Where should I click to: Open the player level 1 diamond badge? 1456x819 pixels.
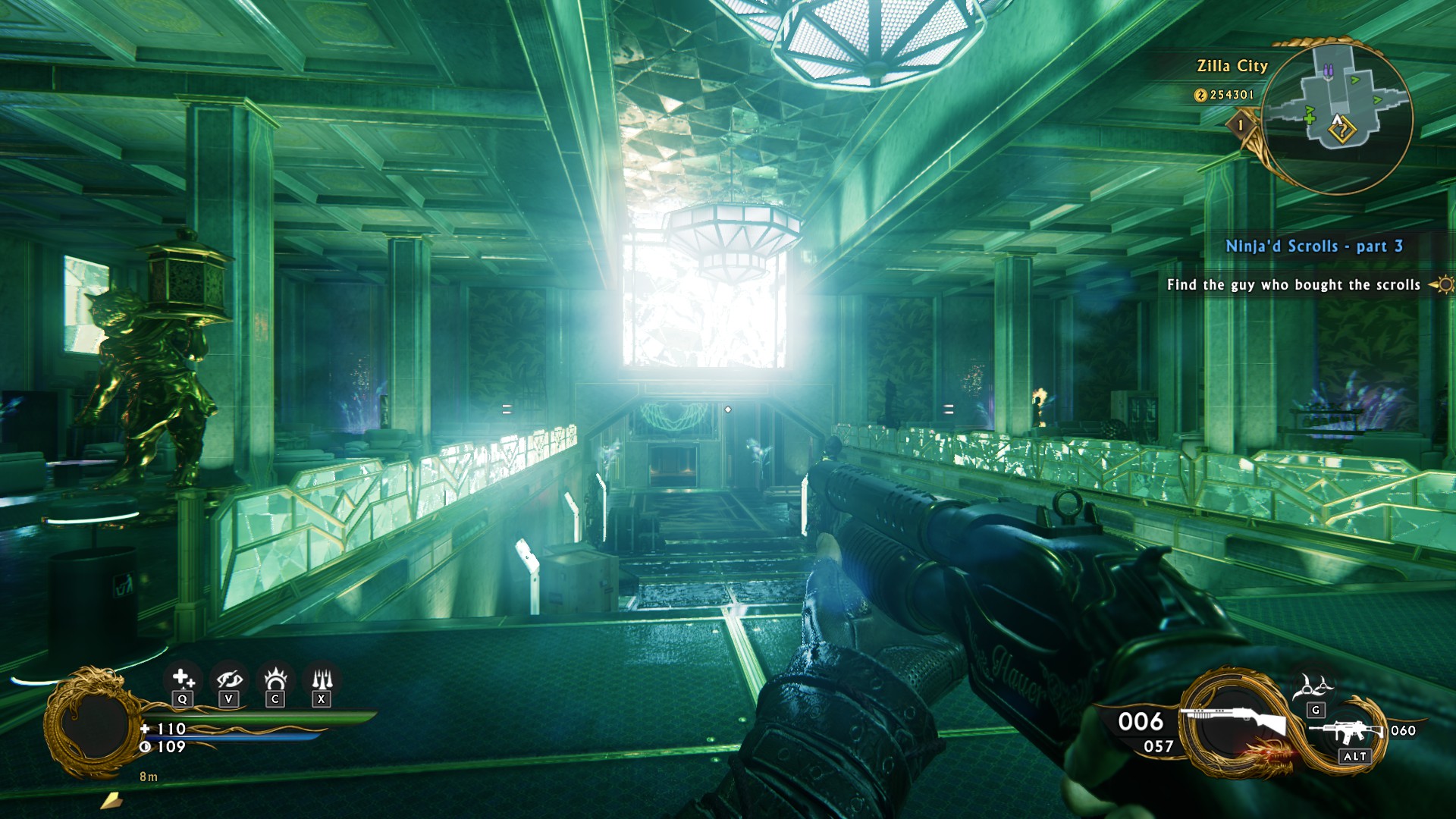tap(1241, 125)
